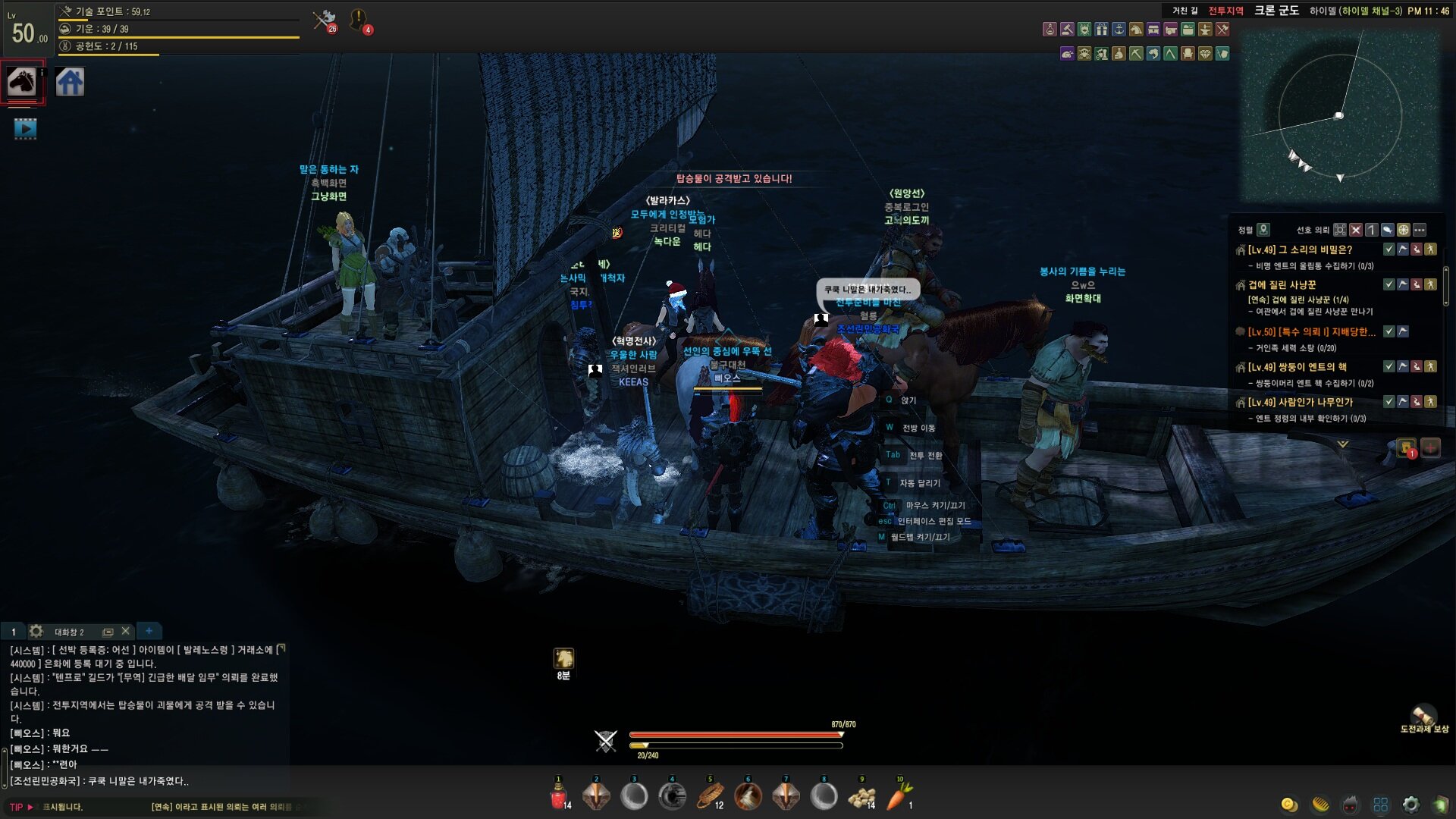This screenshot has width=1456, height=819.
Task: Open the gold coin shop icon
Action: click(1289, 805)
